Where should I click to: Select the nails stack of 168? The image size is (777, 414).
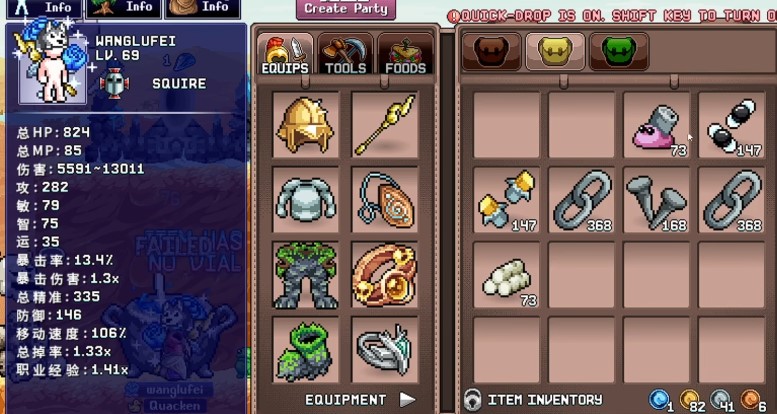pyautogui.click(x=656, y=200)
